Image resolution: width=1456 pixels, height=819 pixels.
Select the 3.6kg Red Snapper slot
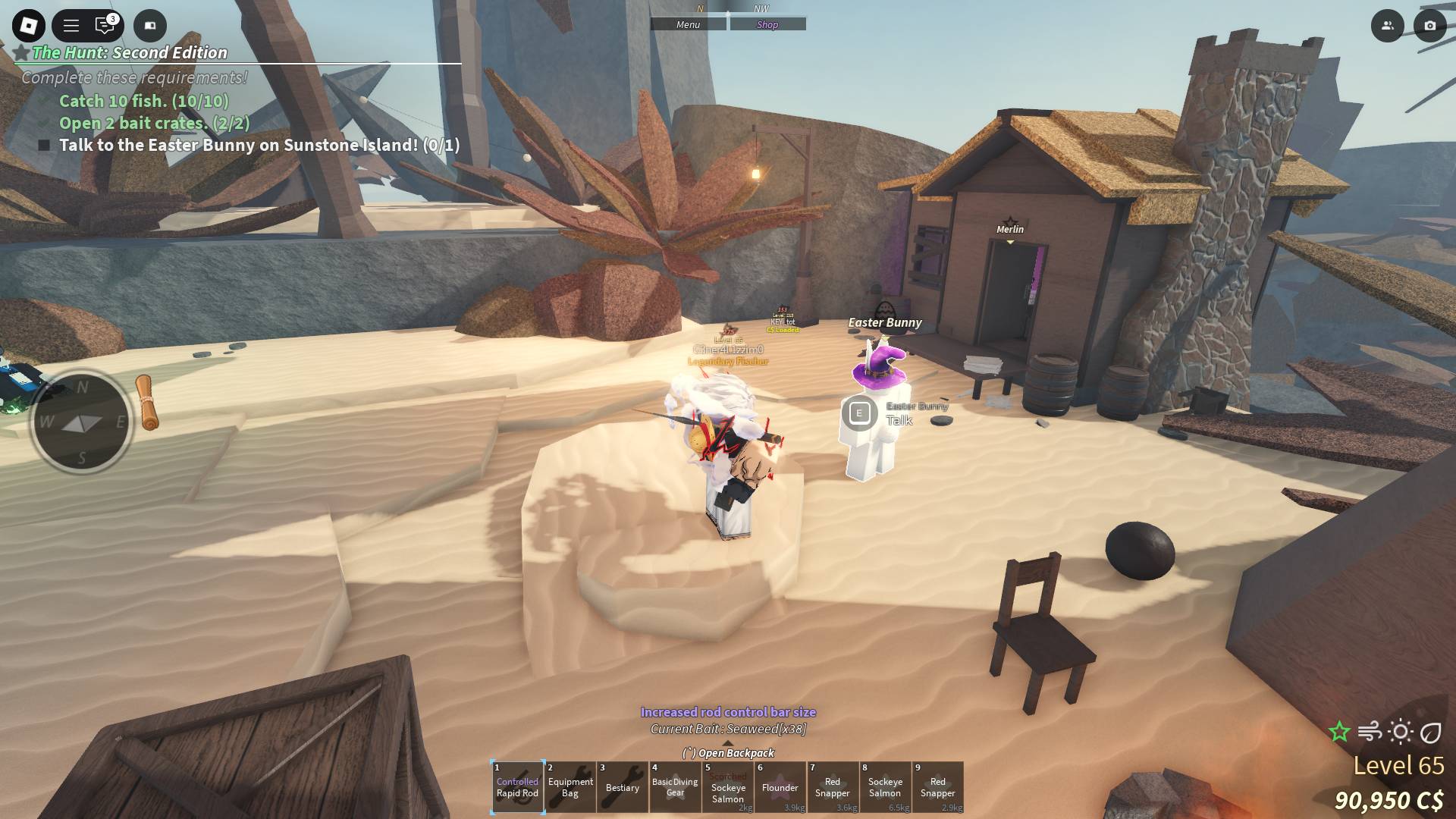[833, 787]
